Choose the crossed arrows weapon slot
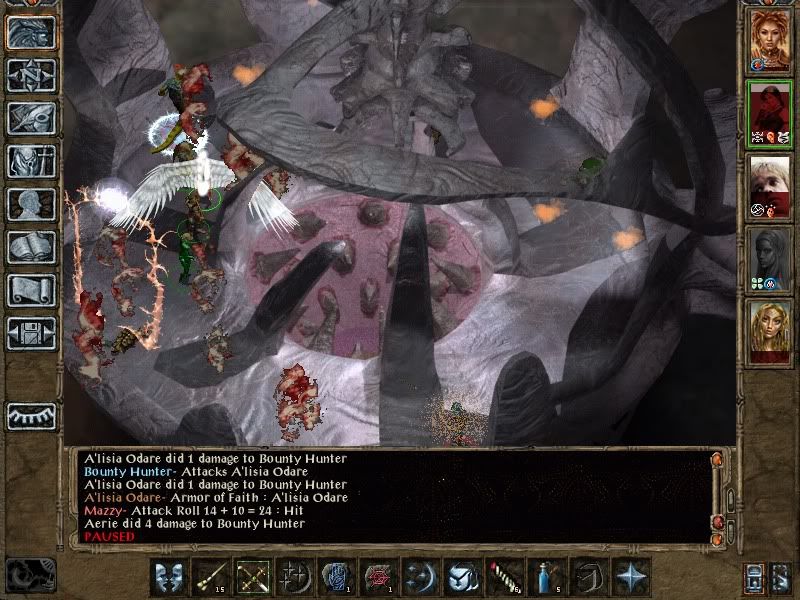This screenshot has height=600, width=800. [251, 578]
